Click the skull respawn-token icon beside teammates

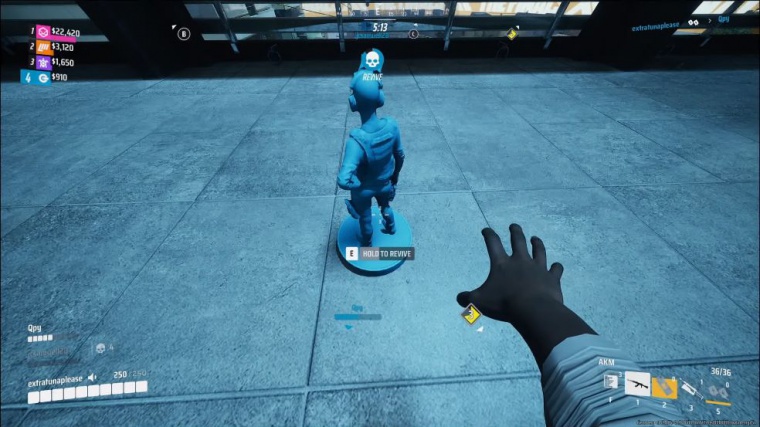pos(99,348)
